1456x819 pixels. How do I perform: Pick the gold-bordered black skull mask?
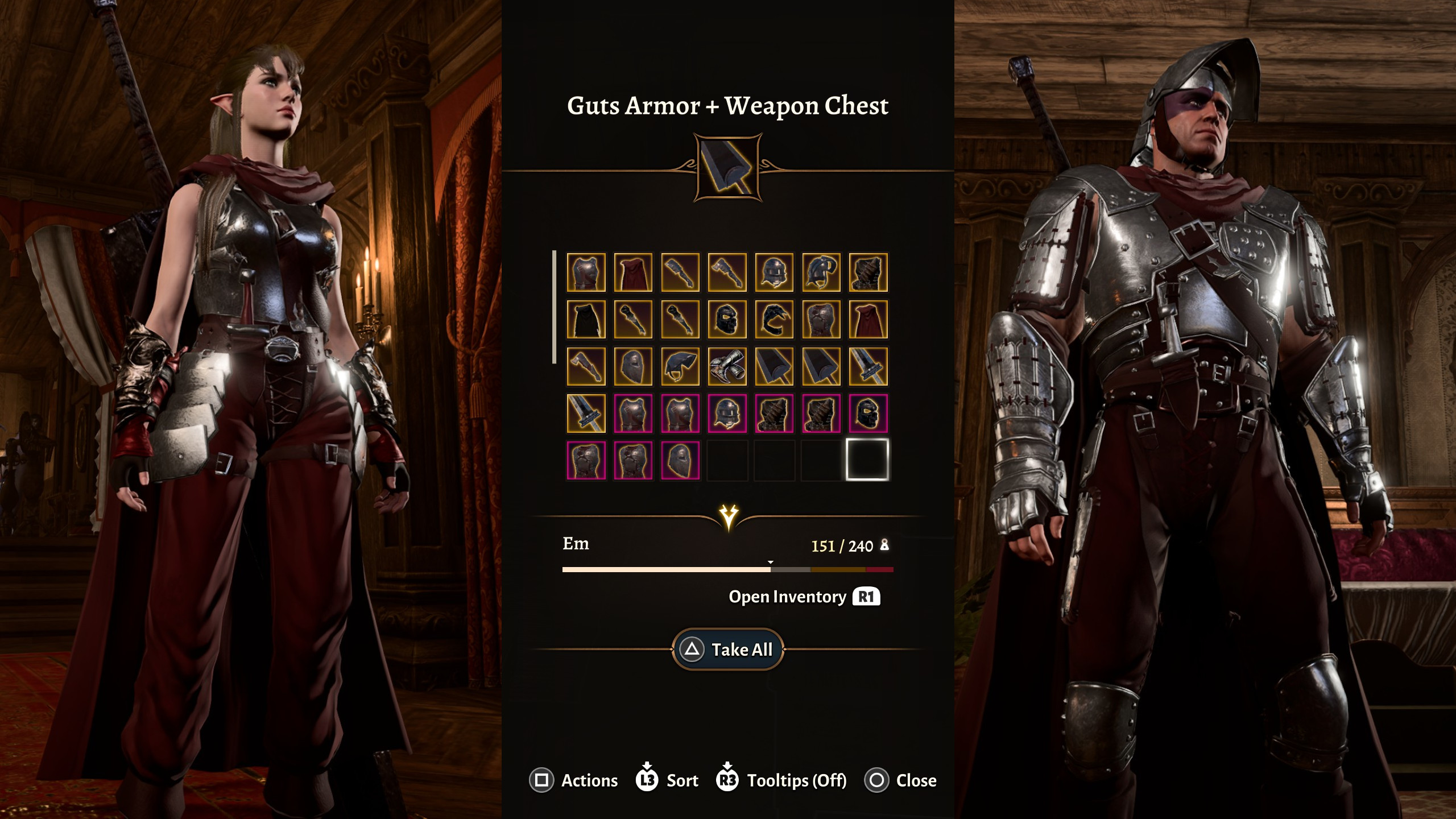coord(727,320)
